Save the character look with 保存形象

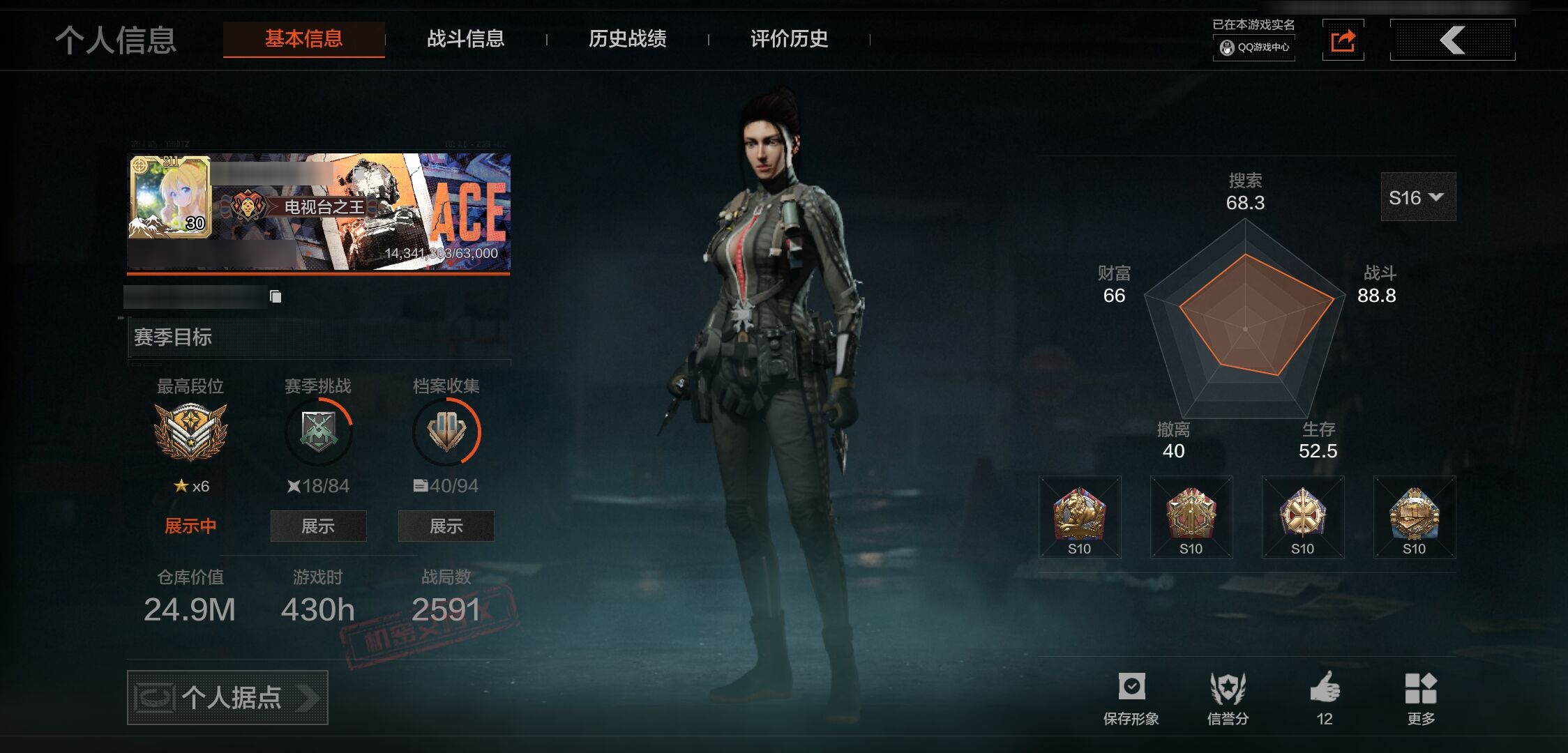1131,698
